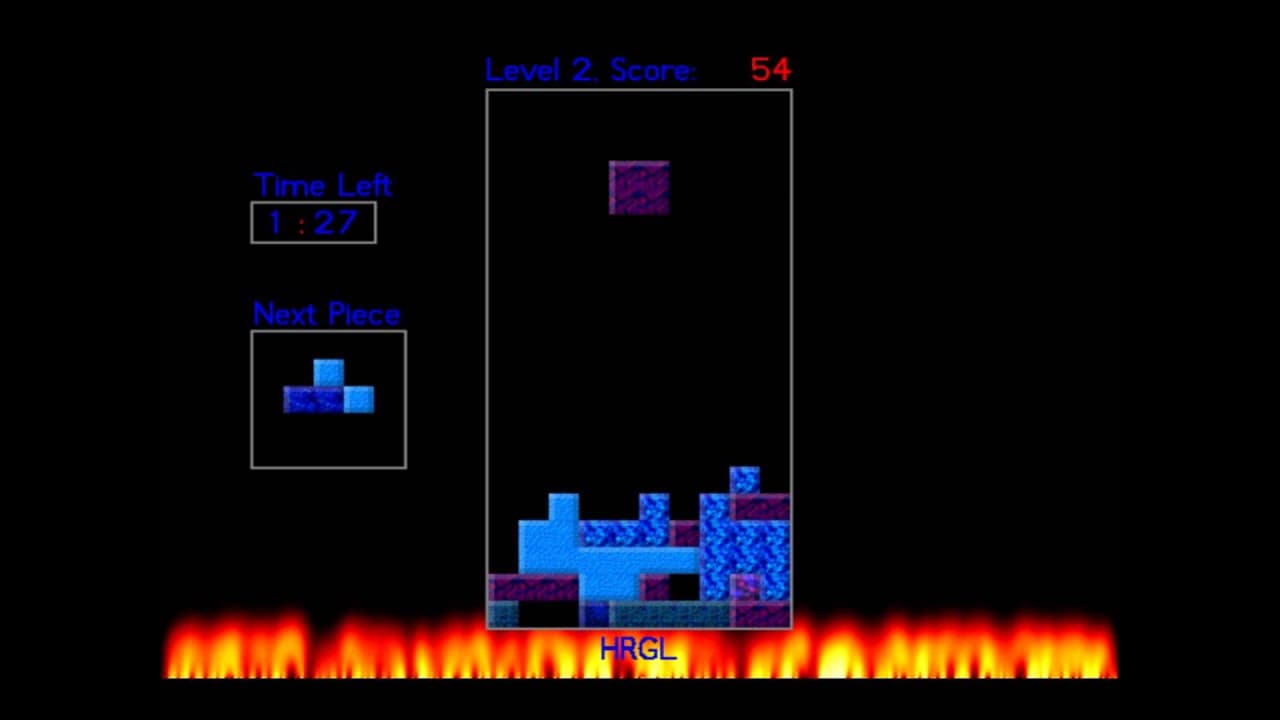Screen dimensions: 1280x720
Task: Click the HRGL label below the playfield
Action: [637, 649]
